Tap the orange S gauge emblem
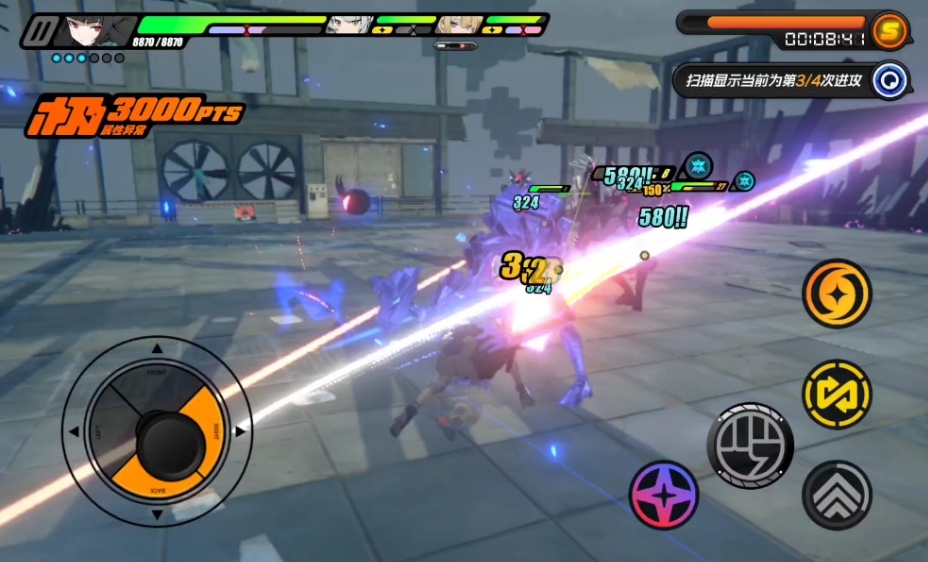928x562 pixels. point(888,30)
